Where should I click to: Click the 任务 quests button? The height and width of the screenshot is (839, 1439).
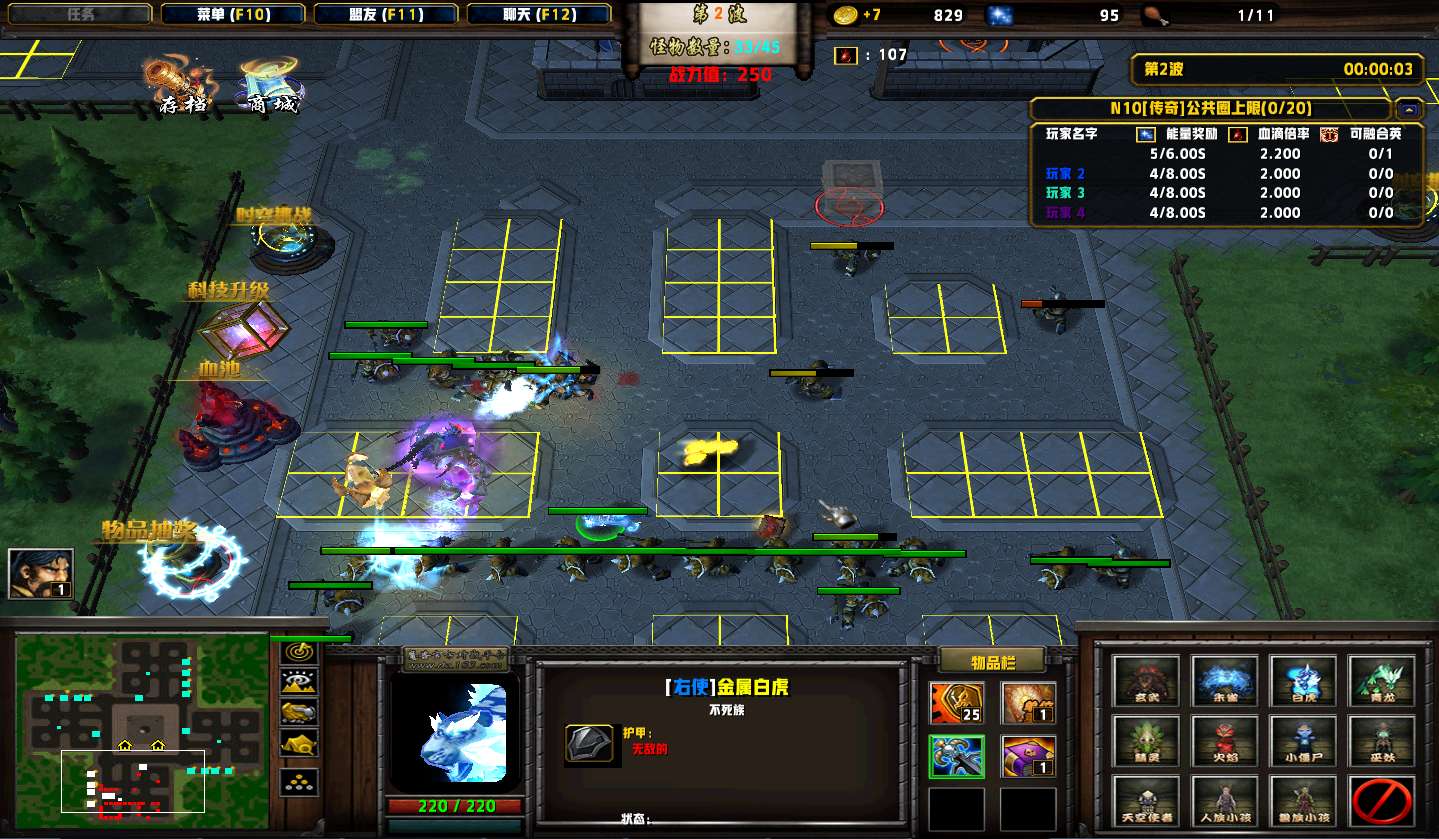tap(81, 15)
